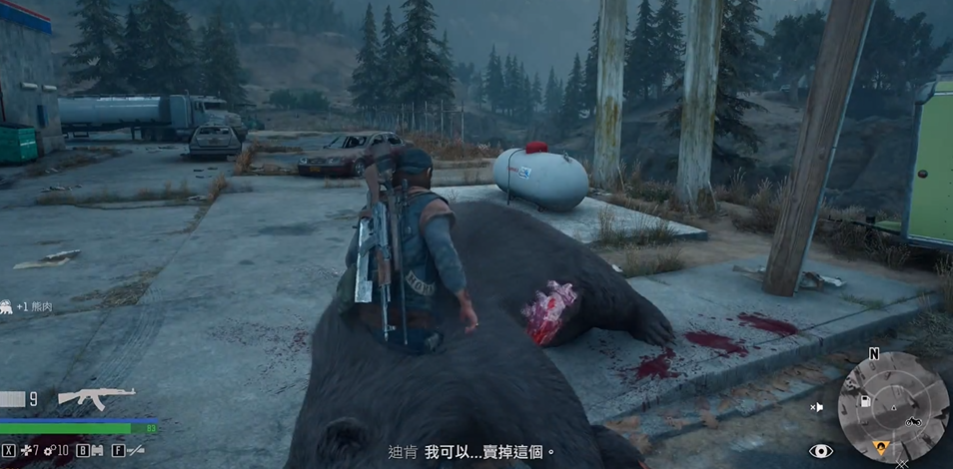This screenshot has width=953, height=469.
Task: Select the assault rifle weapon icon
Action: pyautogui.click(x=96, y=397)
